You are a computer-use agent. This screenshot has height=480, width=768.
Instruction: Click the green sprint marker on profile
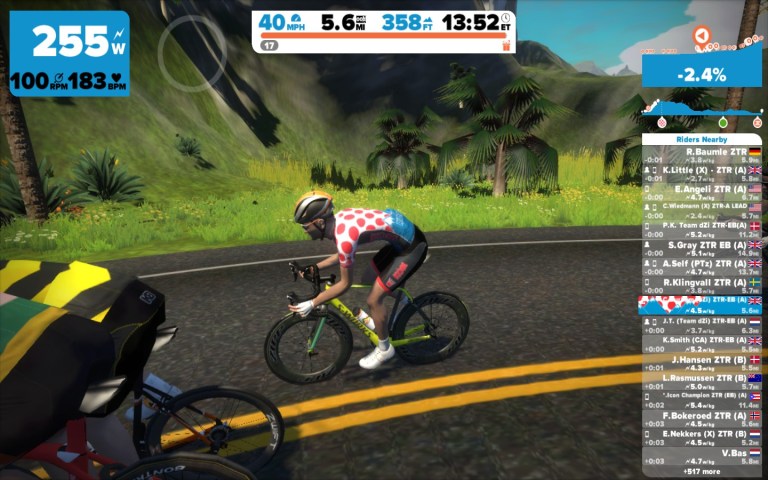(x=722, y=123)
